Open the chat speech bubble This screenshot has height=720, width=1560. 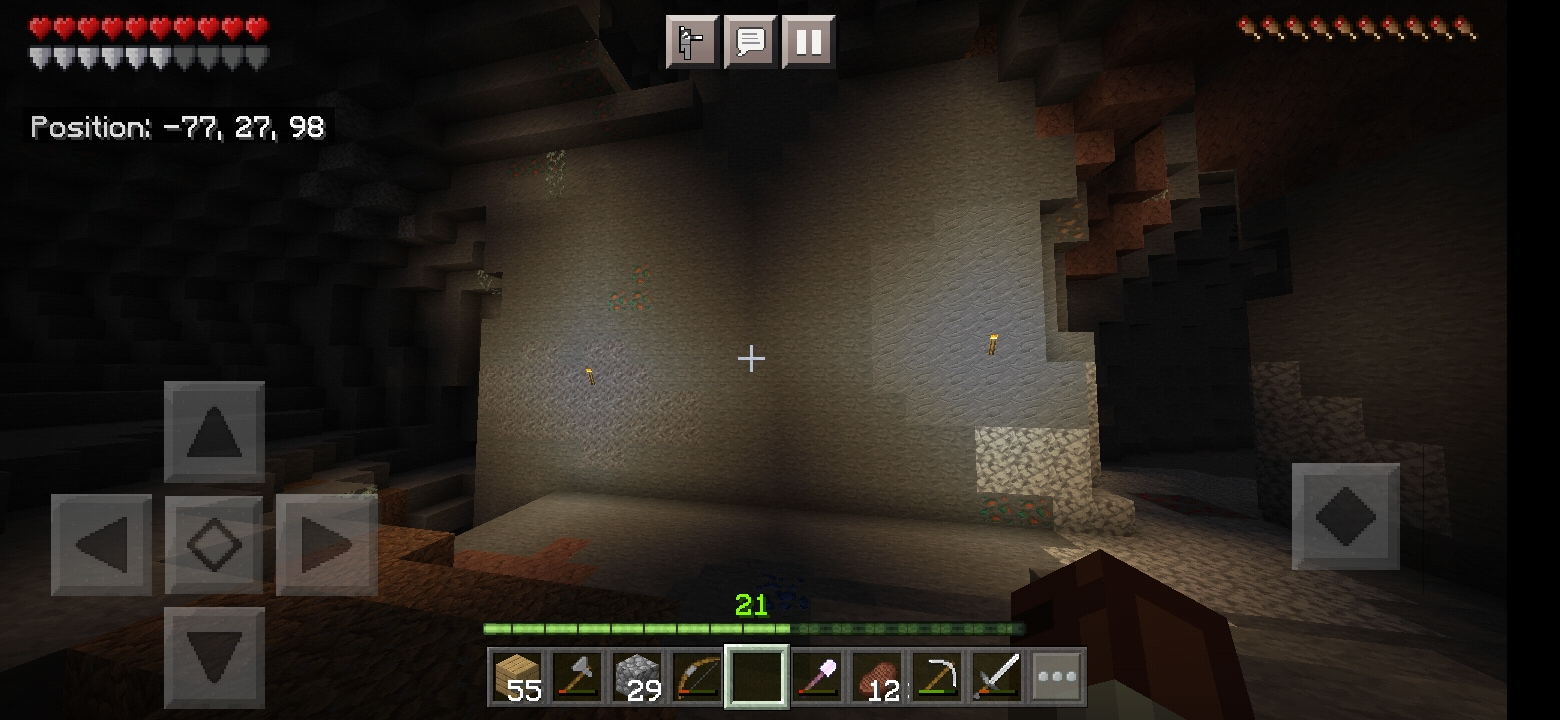pyautogui.click(x=750, y=42)
